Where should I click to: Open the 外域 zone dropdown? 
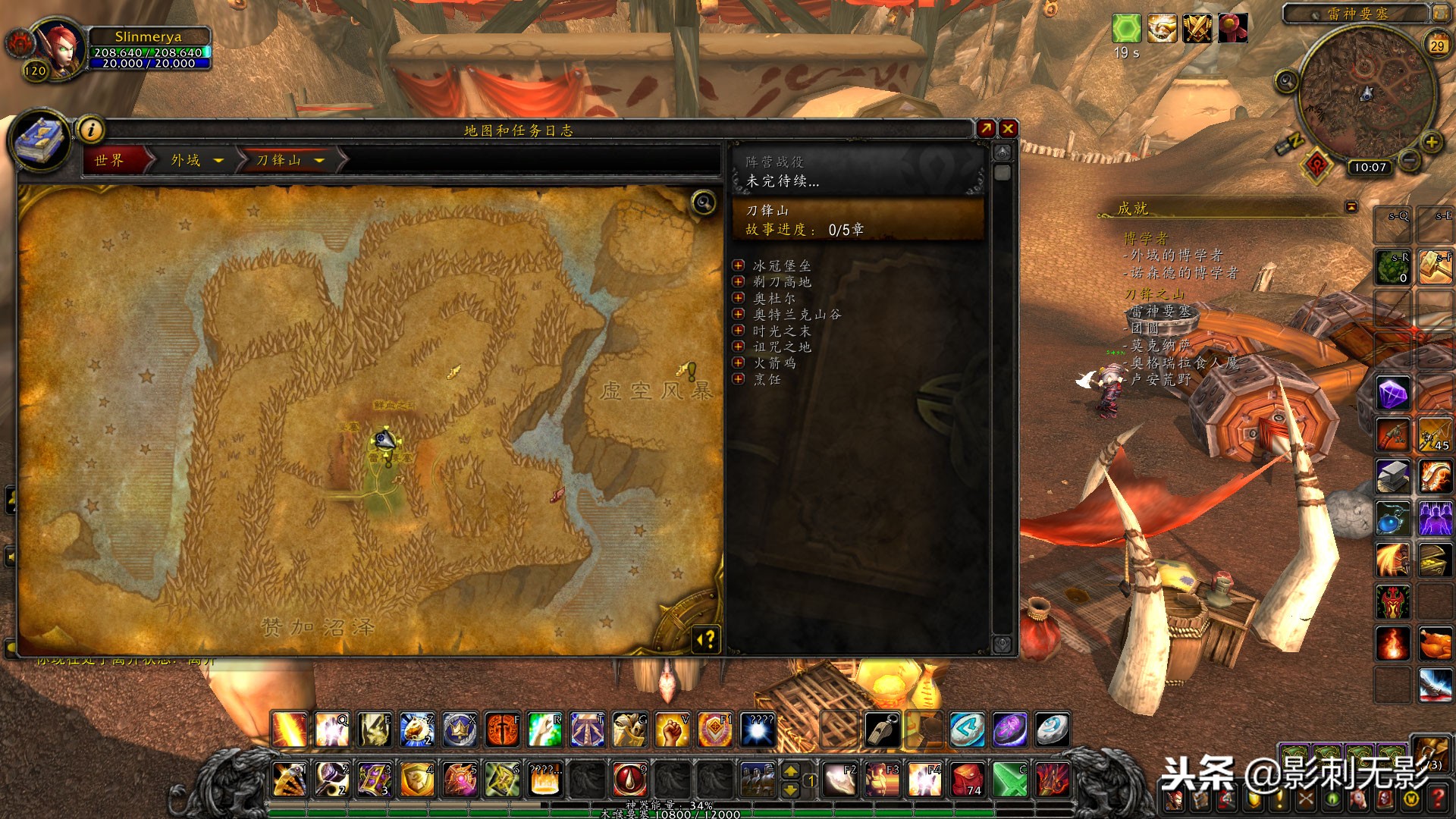(218, 161)
